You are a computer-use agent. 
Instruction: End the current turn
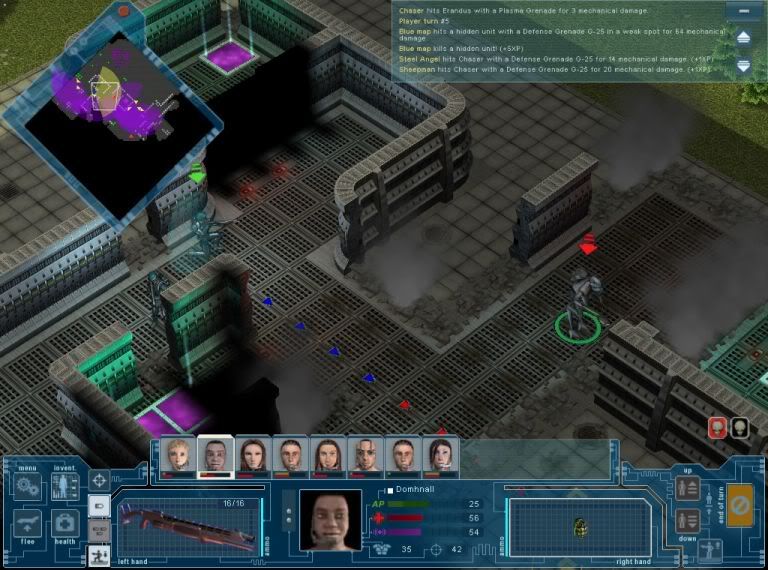(x=741, y=503)
